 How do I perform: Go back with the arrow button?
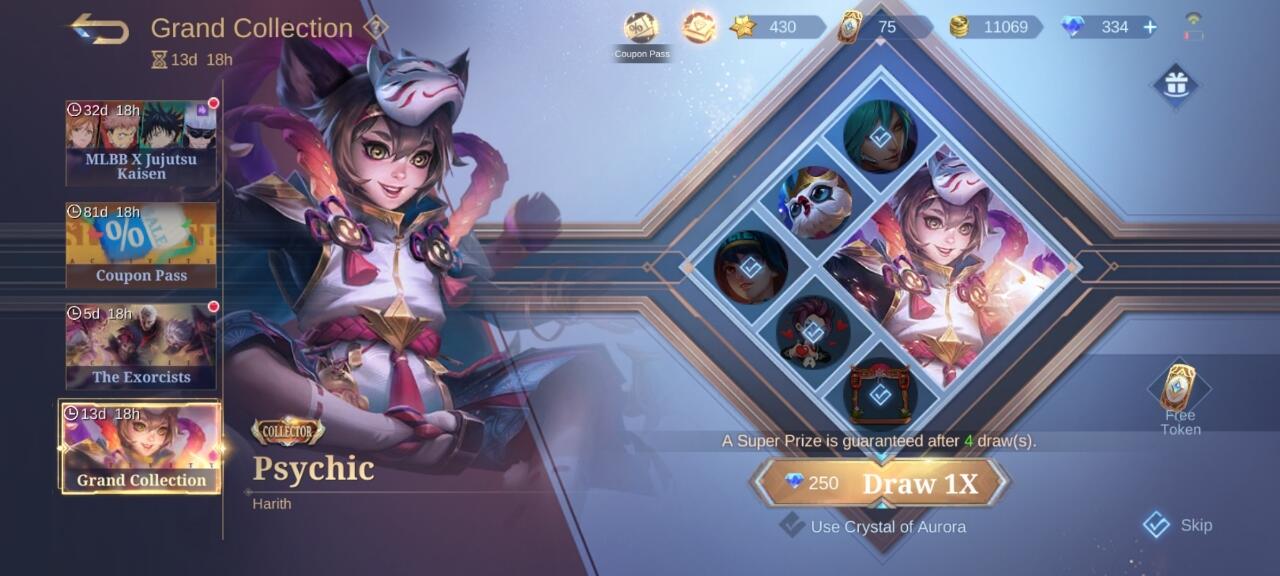tap(99, 28)
